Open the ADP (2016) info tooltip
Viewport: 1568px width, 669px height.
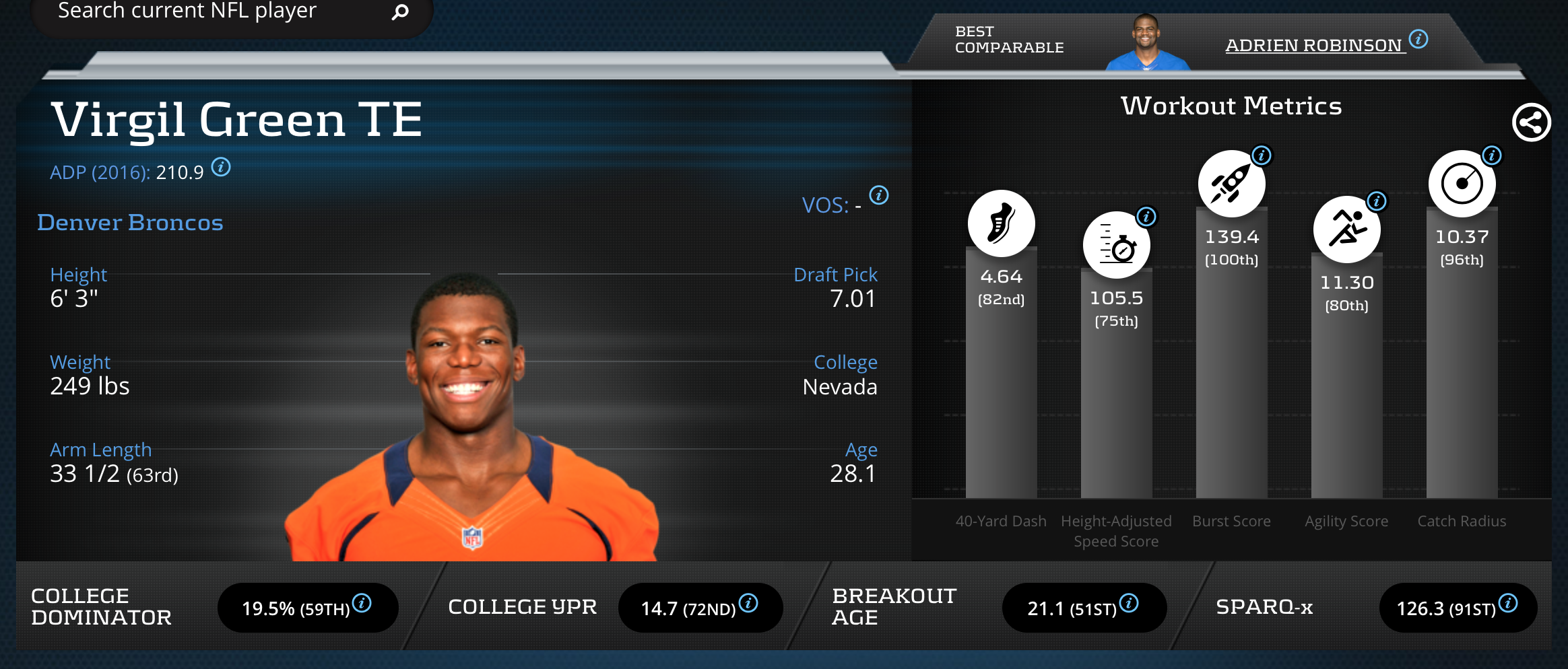click(221, 166)
